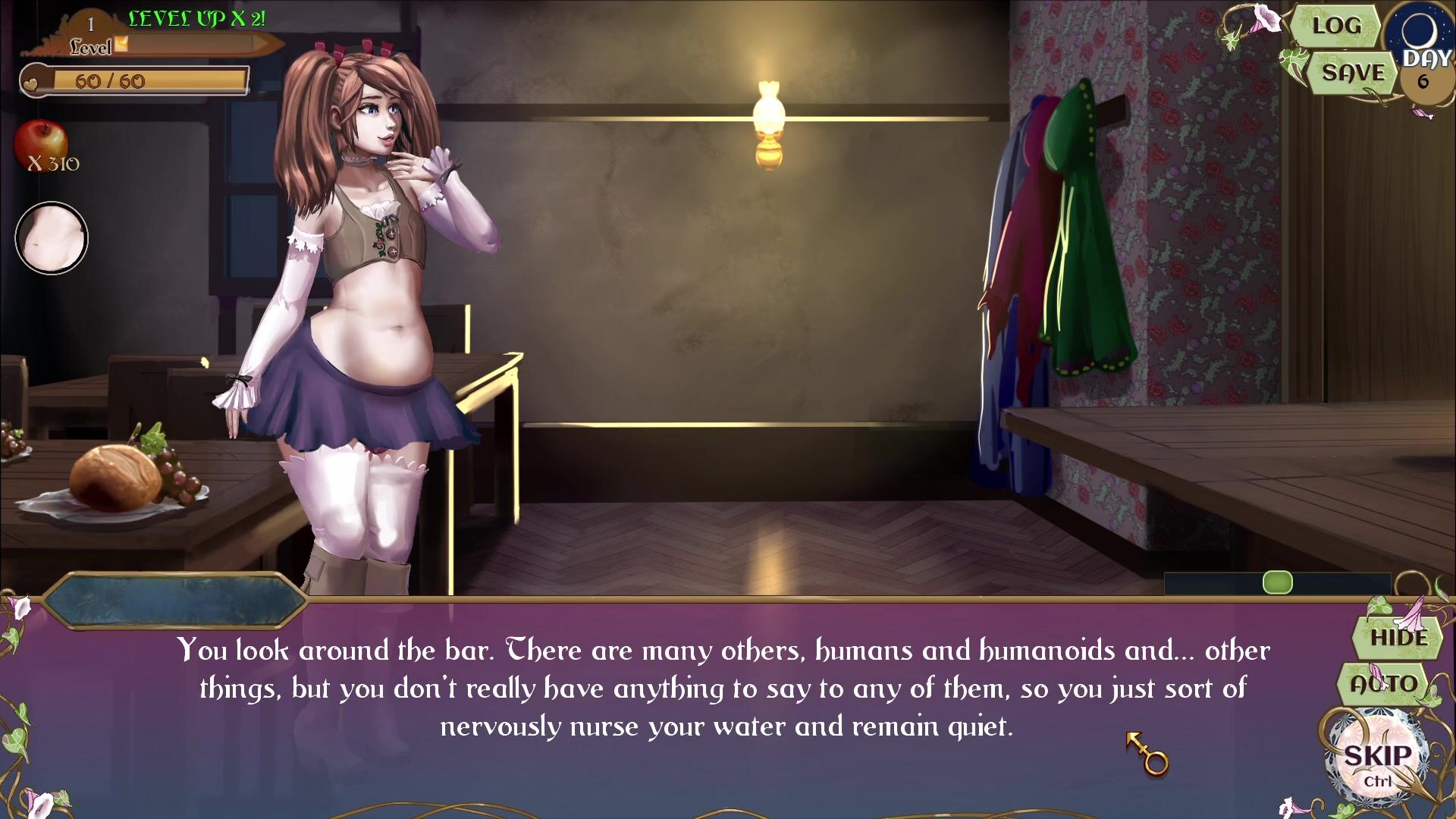The width and height of the screenshot is (1456, 819).
Task: Click the SAVE button
Action: point(1353,73)
